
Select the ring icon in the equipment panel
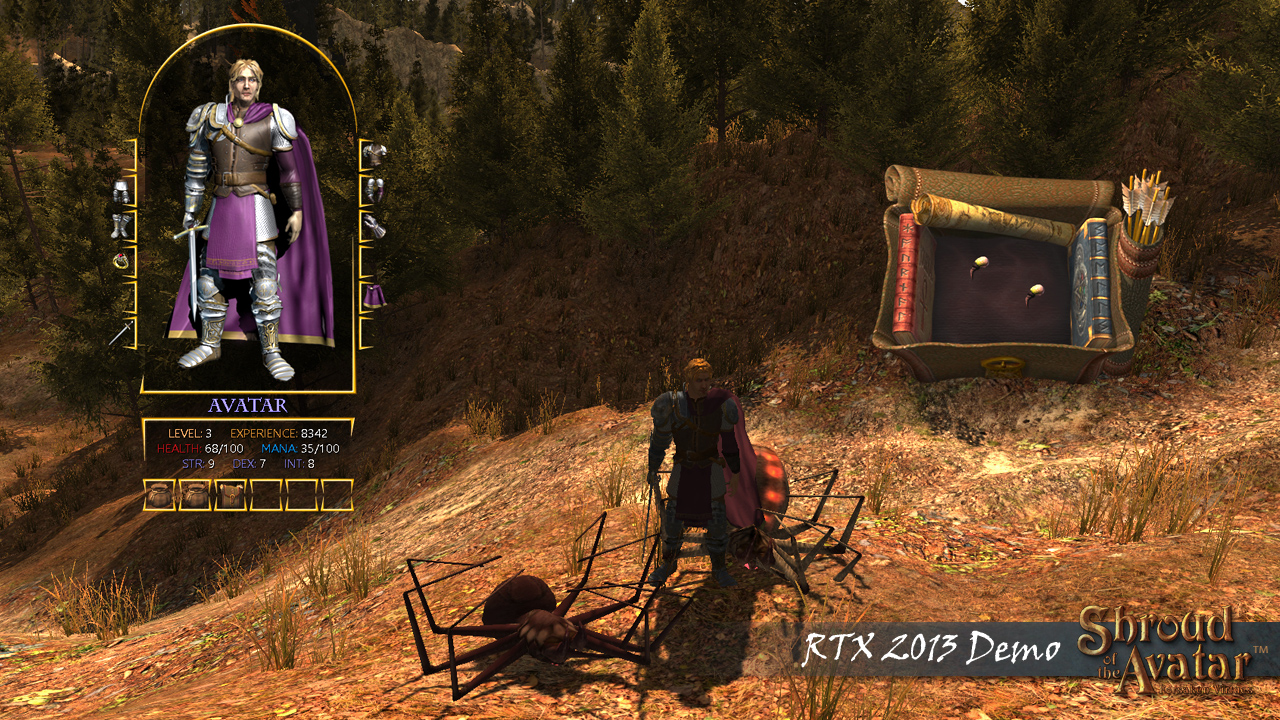point(122,260)
